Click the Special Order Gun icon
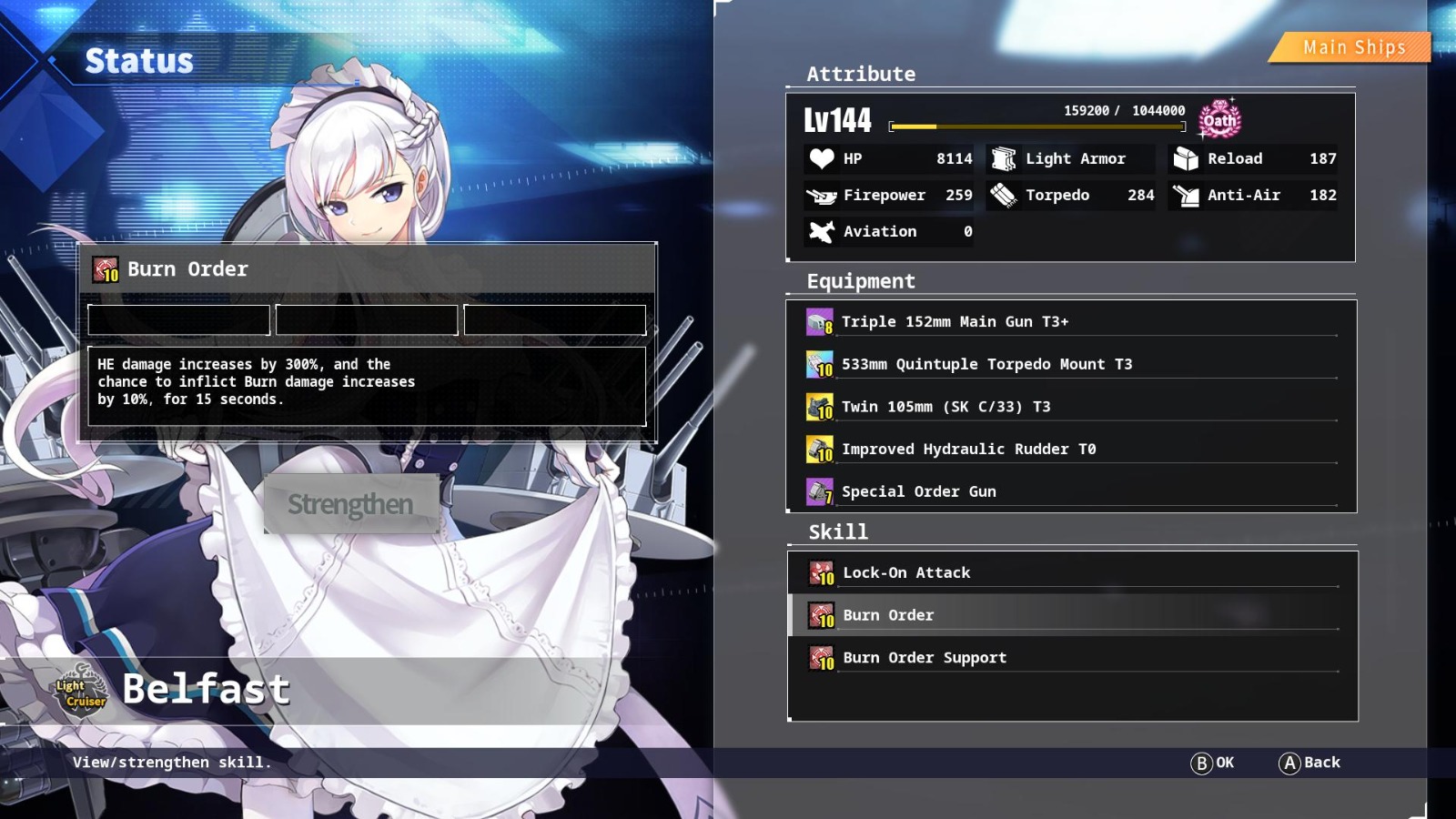This screenshot has width=1456, height=819. [818, 490]
